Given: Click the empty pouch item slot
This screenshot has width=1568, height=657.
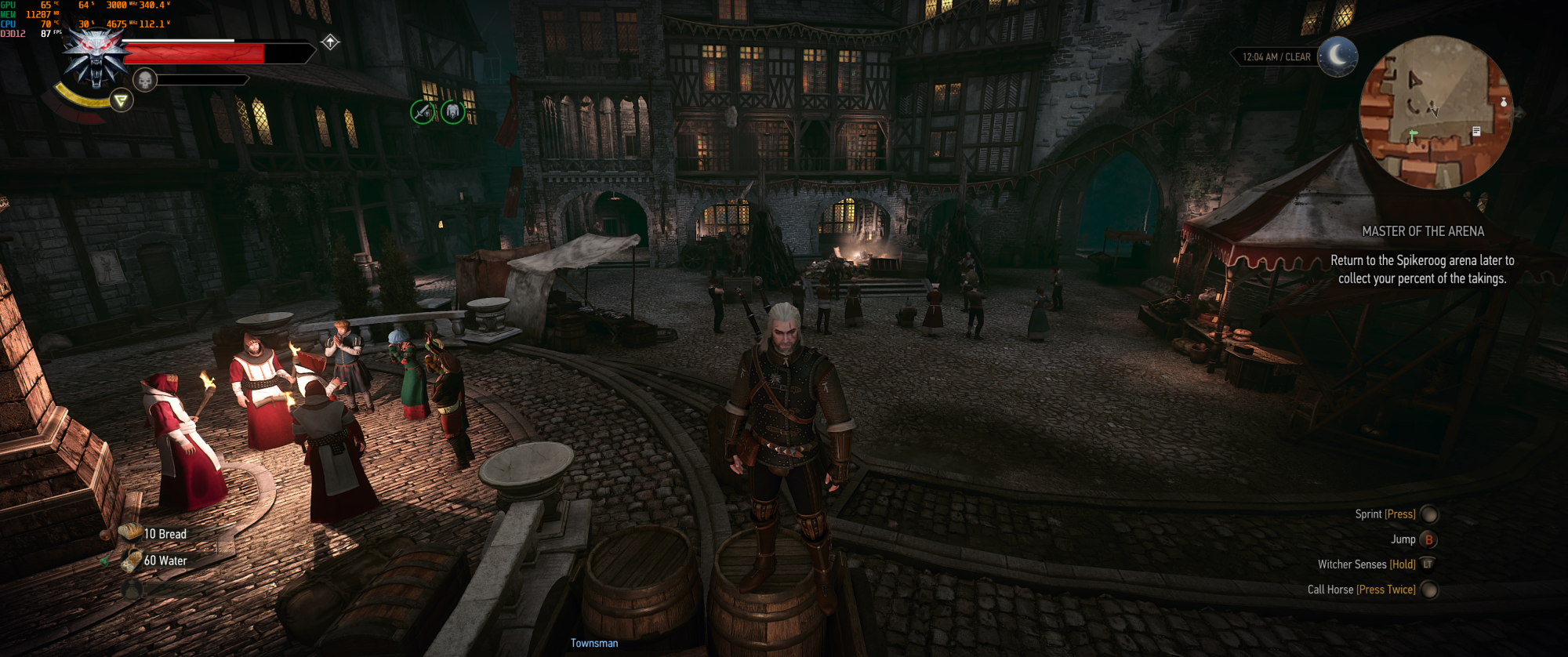Looking at the screenshot, I should click(x=132, y=588).
